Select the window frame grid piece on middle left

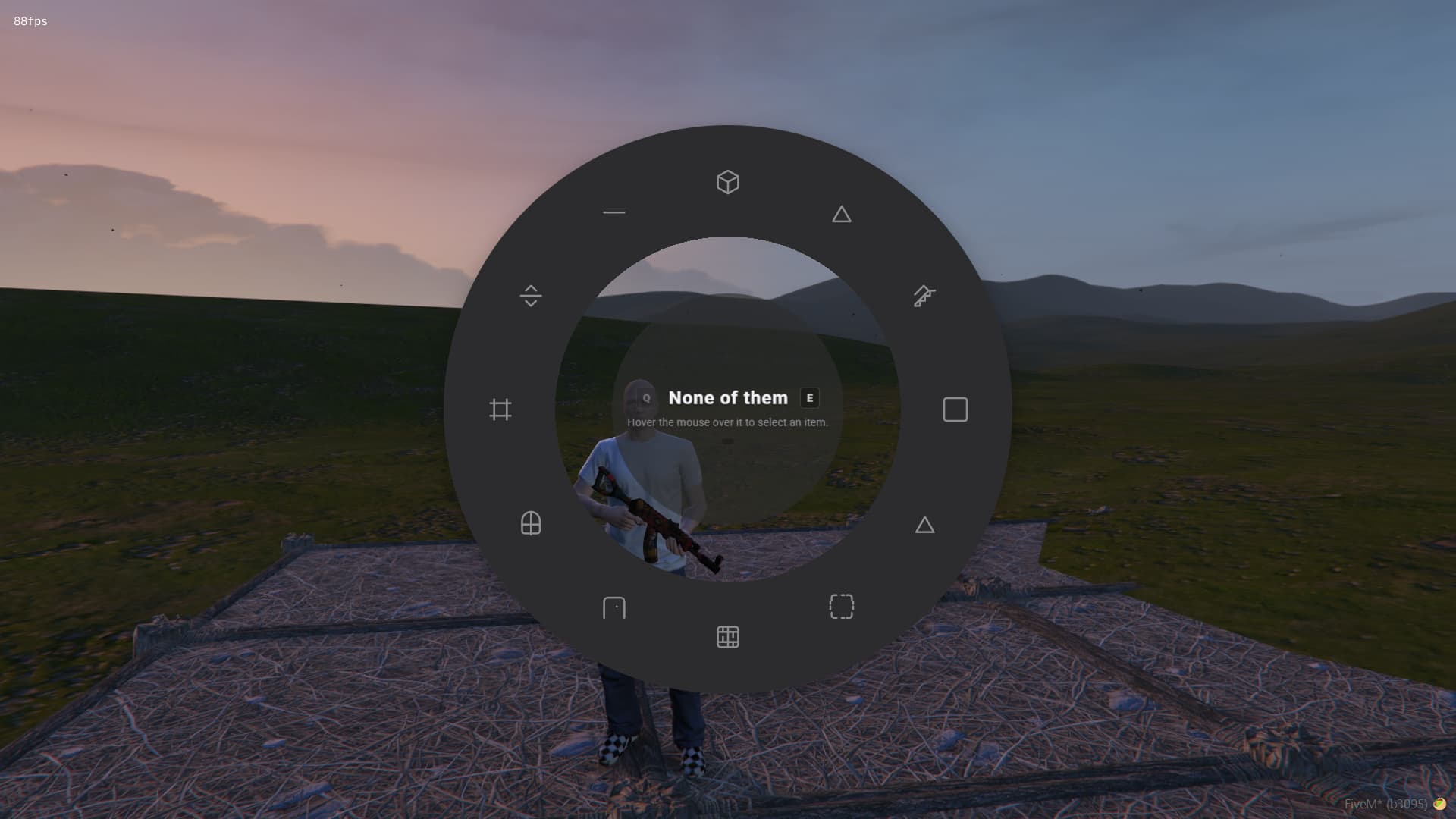[500, 409]
